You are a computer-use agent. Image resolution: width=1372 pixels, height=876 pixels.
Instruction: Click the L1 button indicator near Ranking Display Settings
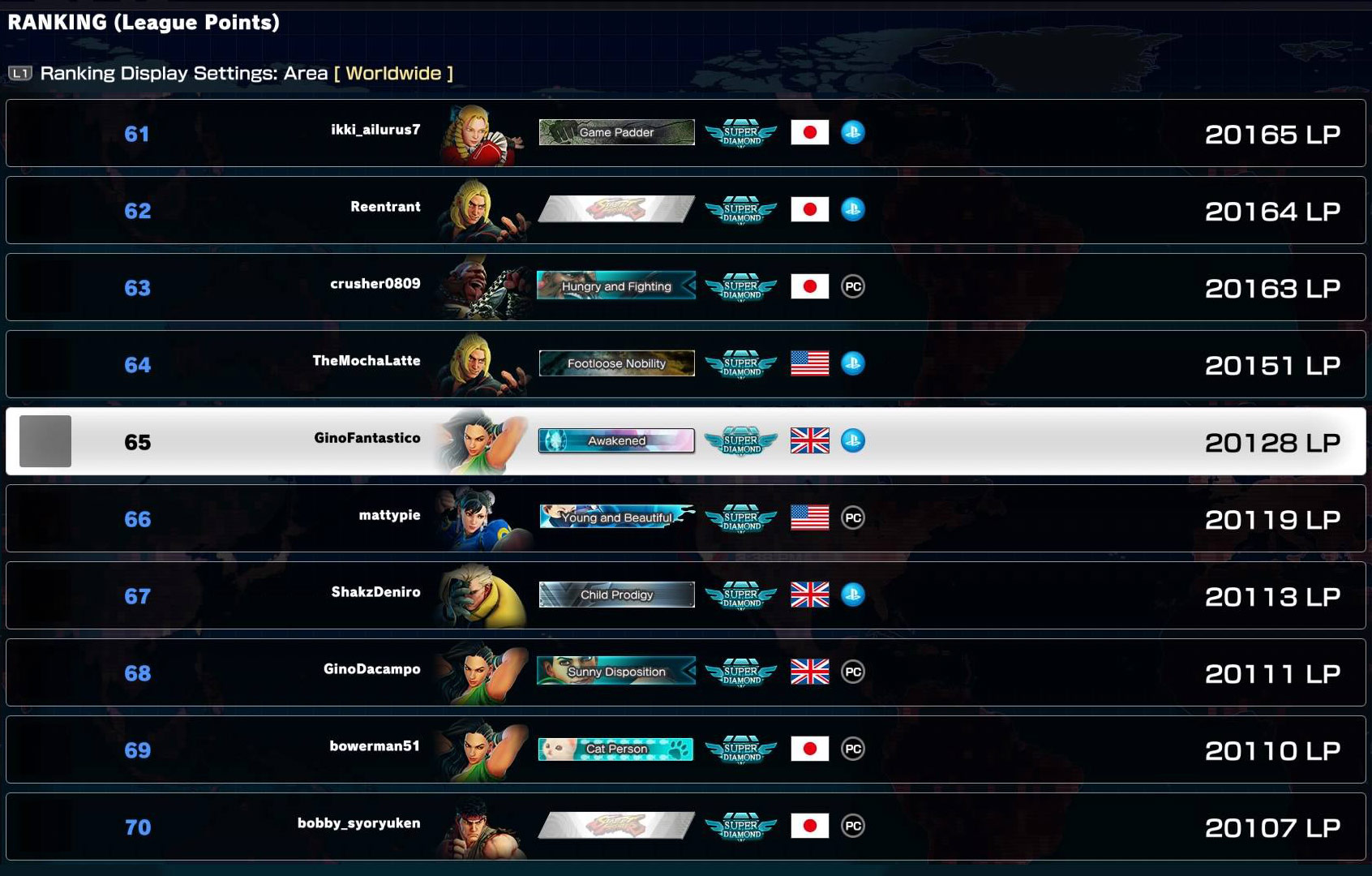coord(21,72)
